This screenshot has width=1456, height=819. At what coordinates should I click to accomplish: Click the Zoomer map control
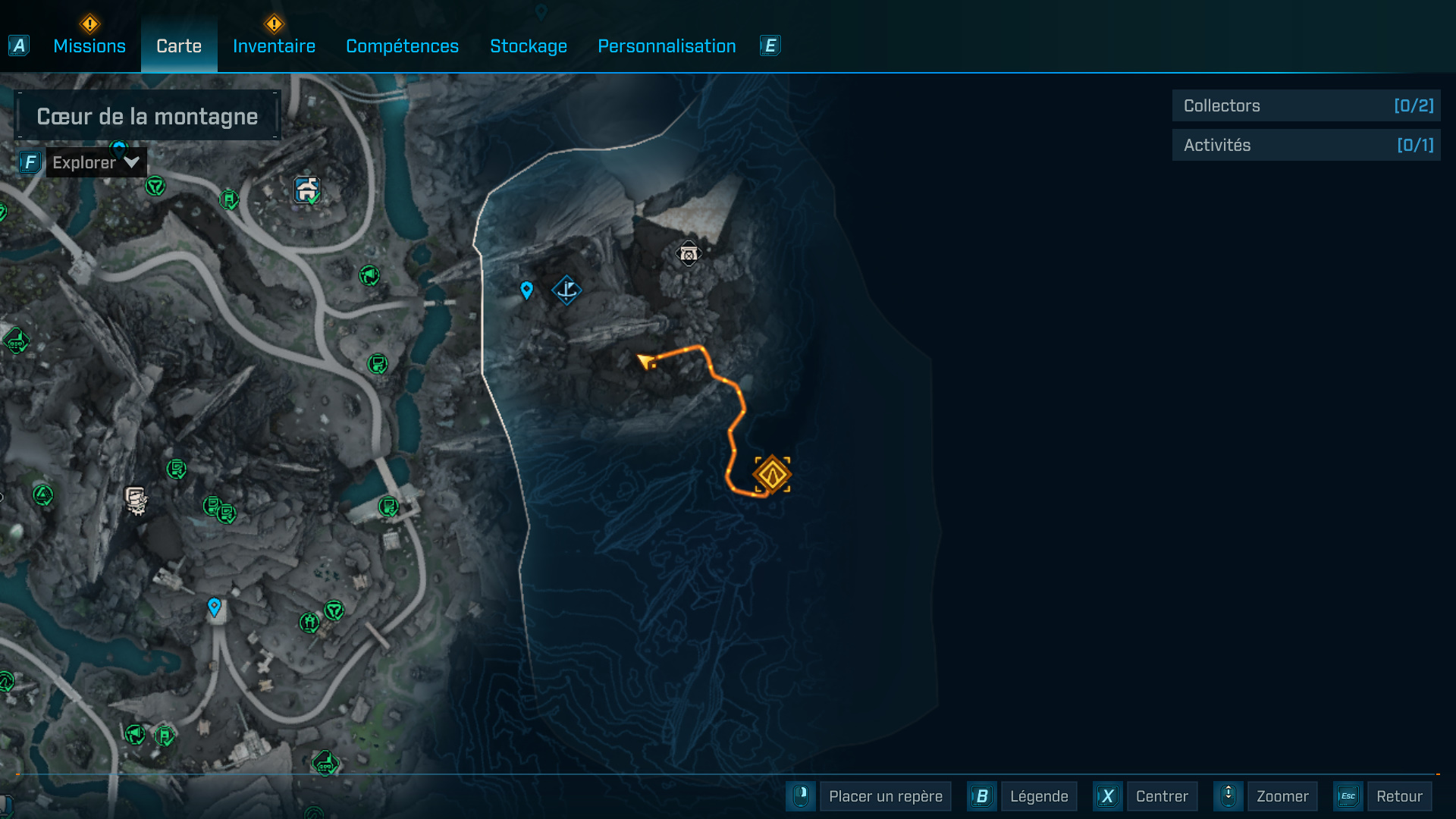[1282, 796]
